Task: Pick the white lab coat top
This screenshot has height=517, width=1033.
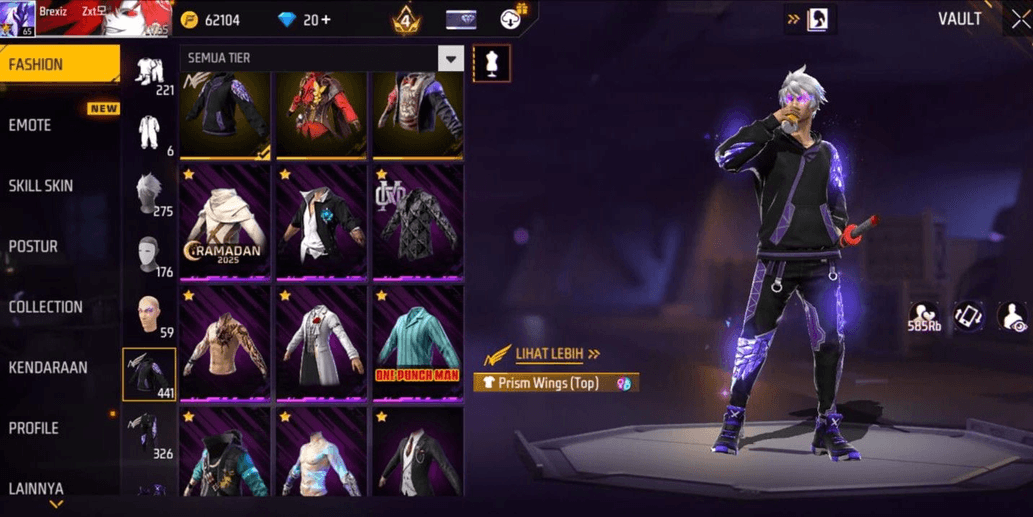Action: click(x=321, y=343)
